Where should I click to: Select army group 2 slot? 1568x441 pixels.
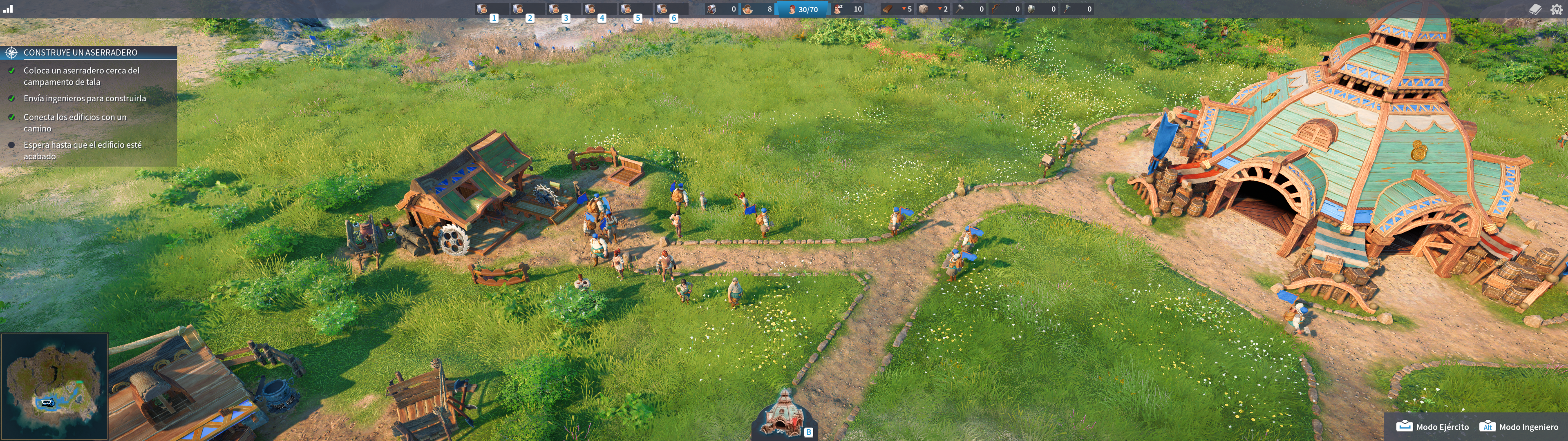[526, 10]
